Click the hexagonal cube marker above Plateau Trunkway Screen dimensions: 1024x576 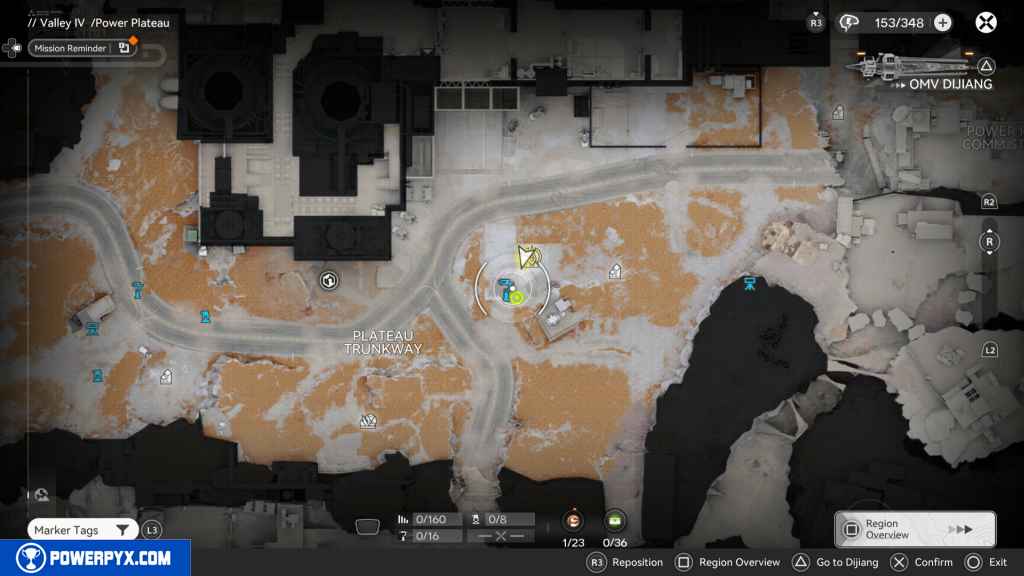pos(328,281)
